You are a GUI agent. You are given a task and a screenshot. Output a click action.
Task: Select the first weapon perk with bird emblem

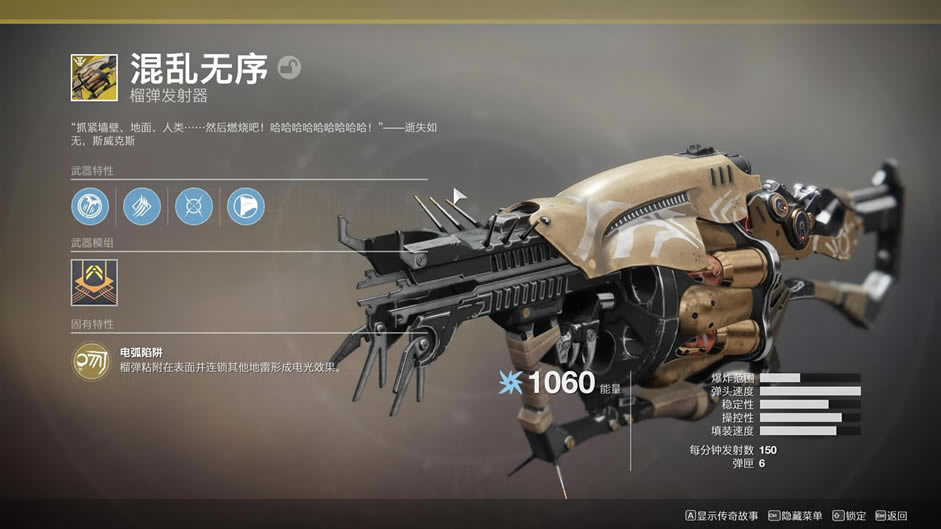point(90,206)
